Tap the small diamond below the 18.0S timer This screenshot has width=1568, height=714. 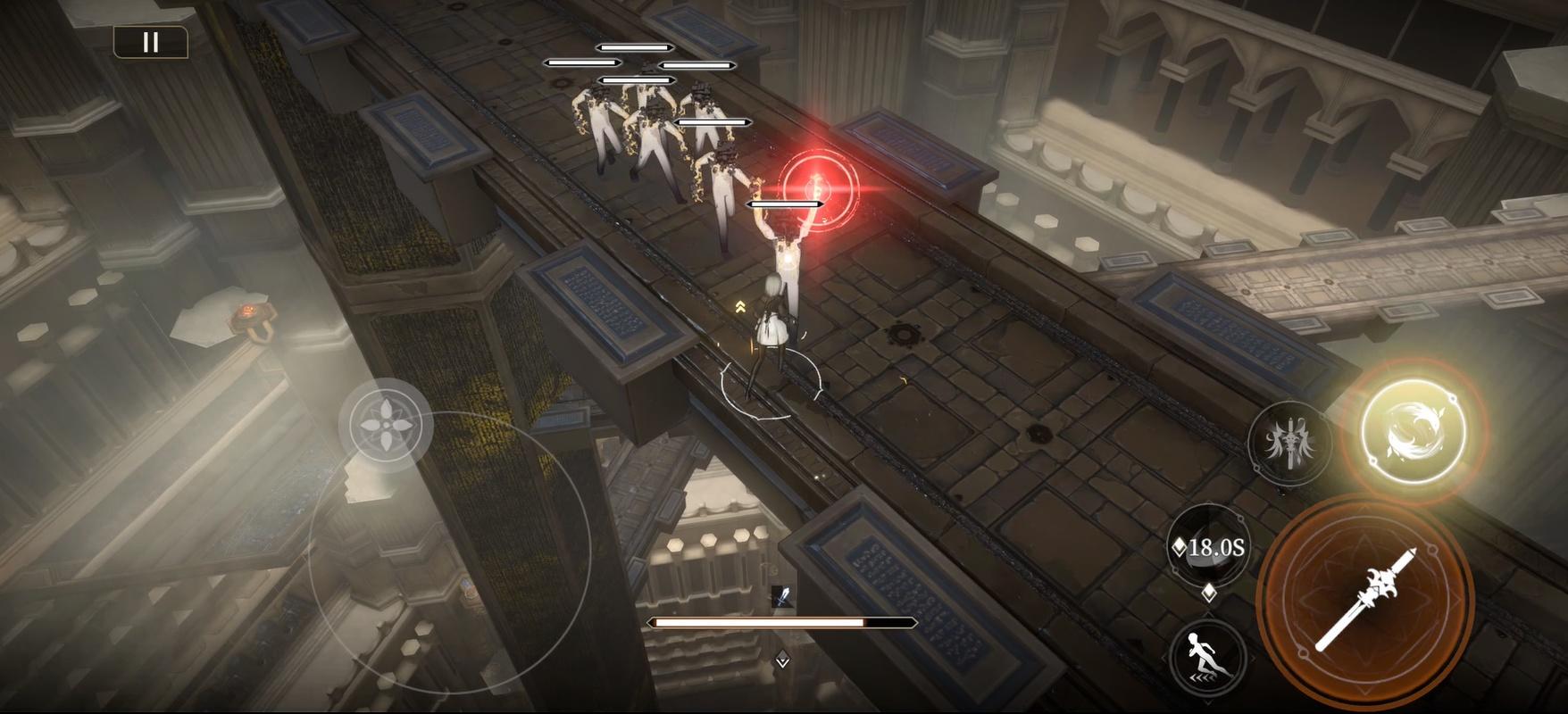tap(1210, 592)
